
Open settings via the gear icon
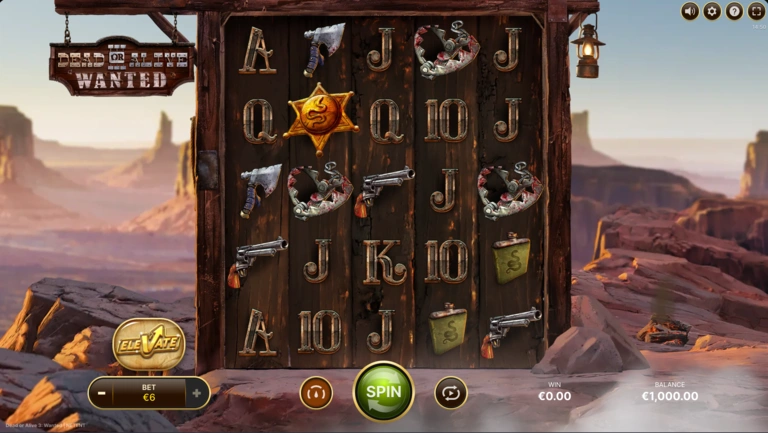click(x=712, y=11)
